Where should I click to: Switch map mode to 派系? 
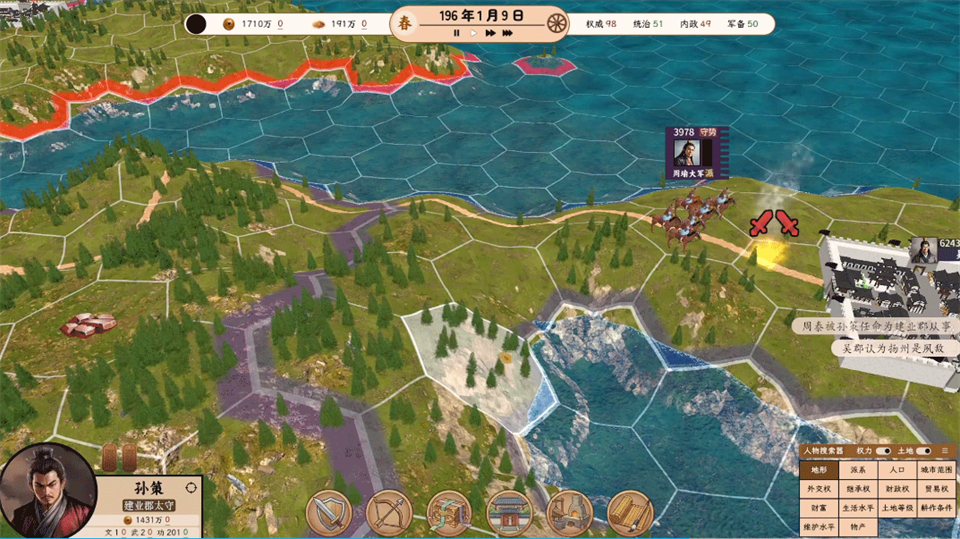pyautogui.click(x=857, y=469)
